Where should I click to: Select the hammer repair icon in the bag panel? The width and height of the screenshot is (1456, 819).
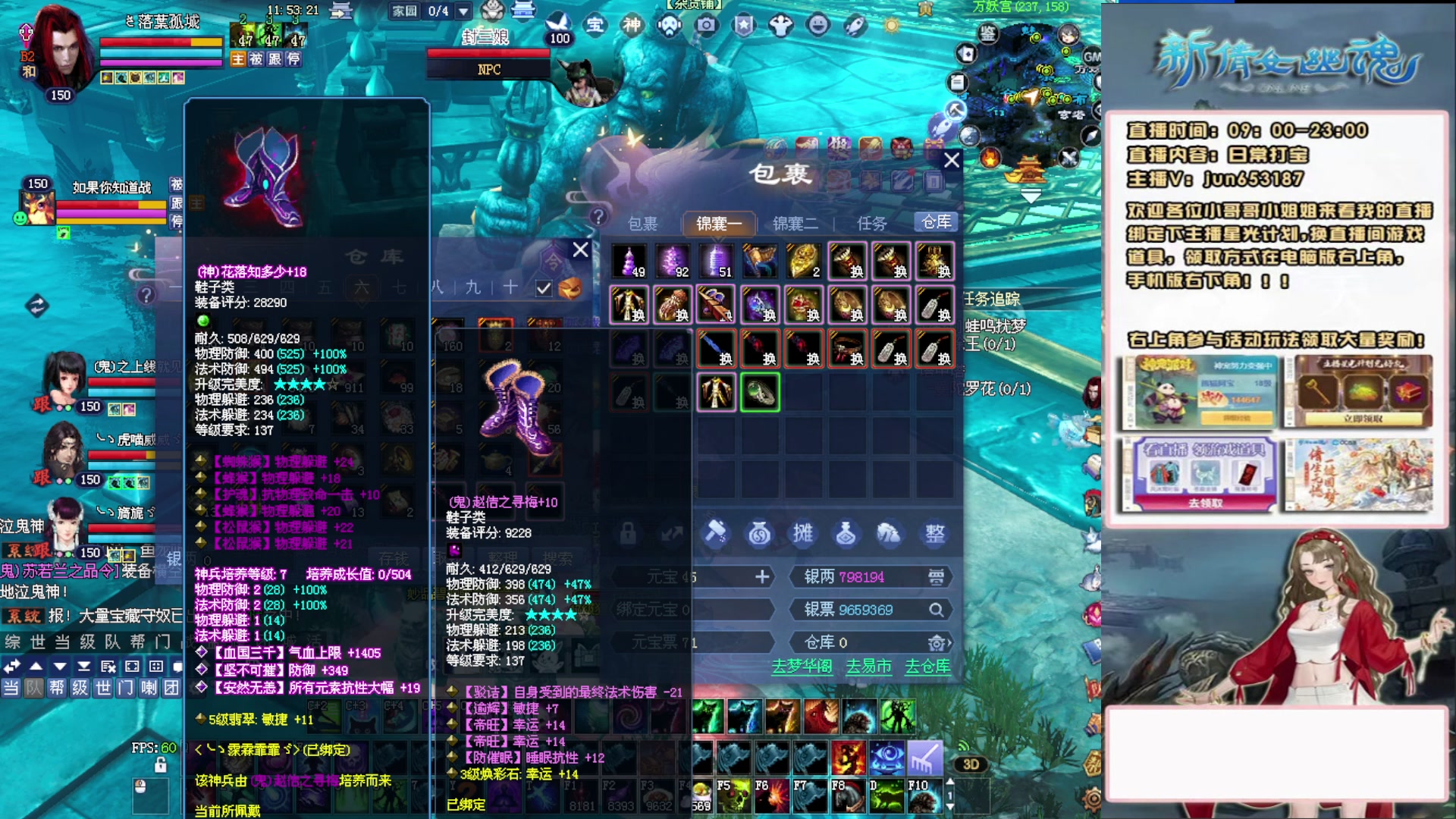[x=717, y=534]
